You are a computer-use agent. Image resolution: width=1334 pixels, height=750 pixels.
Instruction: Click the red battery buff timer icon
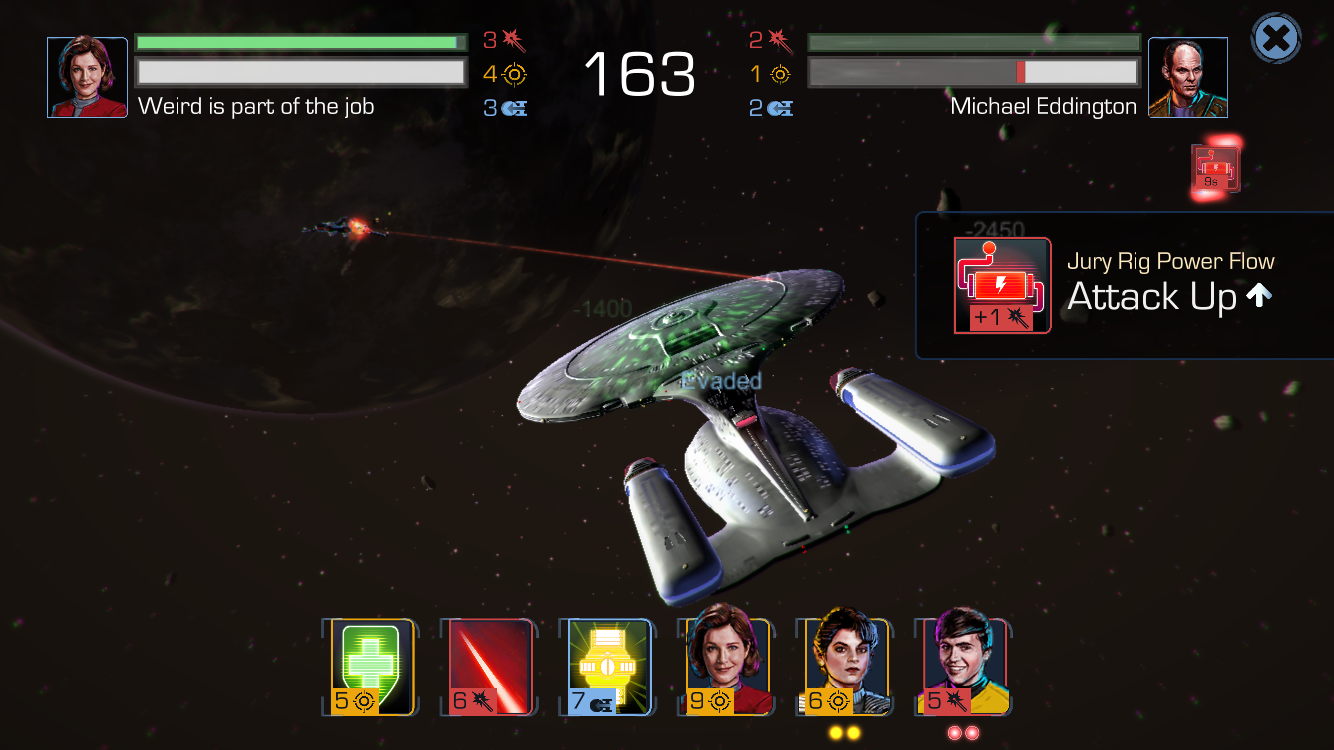pos(1214,168)
